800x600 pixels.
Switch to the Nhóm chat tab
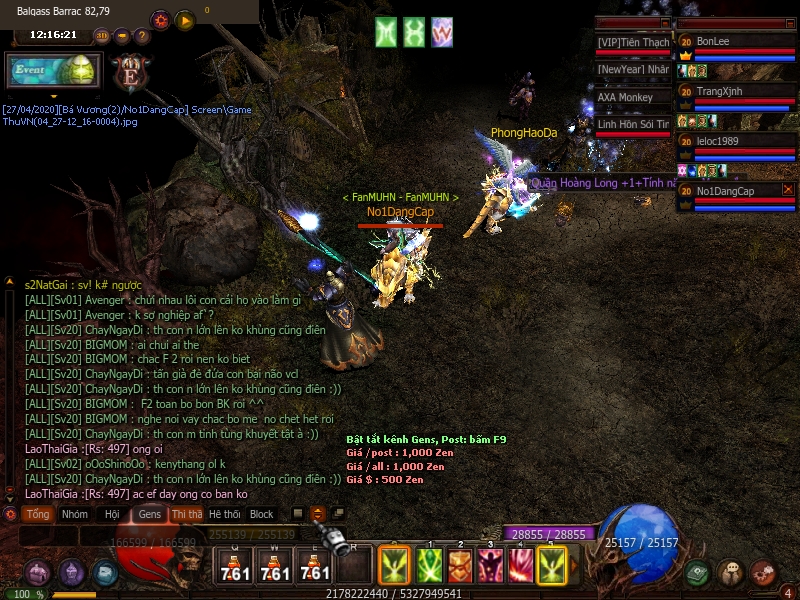point(74,514)
